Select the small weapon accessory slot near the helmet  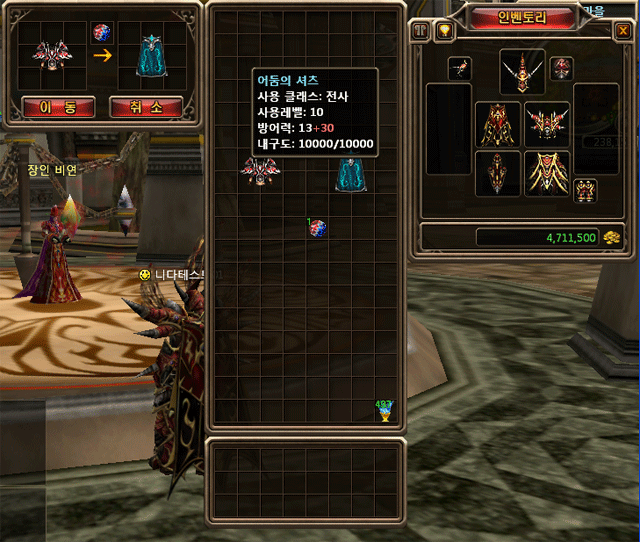click(461, 69)
